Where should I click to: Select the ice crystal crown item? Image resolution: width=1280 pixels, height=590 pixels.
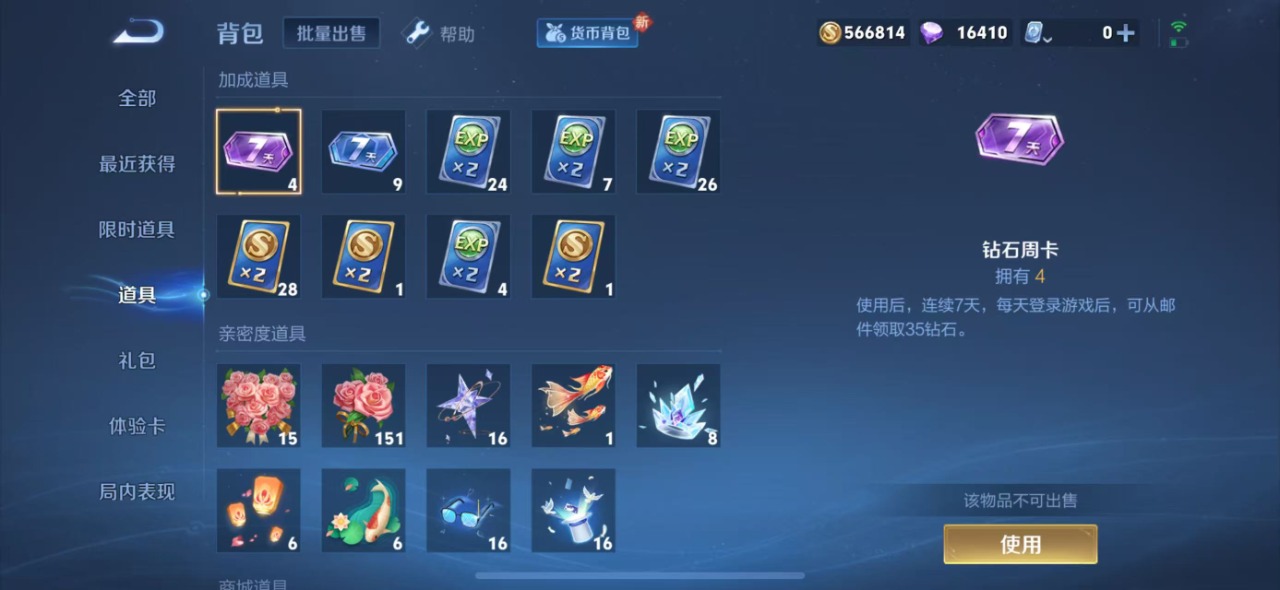[678, 405]
